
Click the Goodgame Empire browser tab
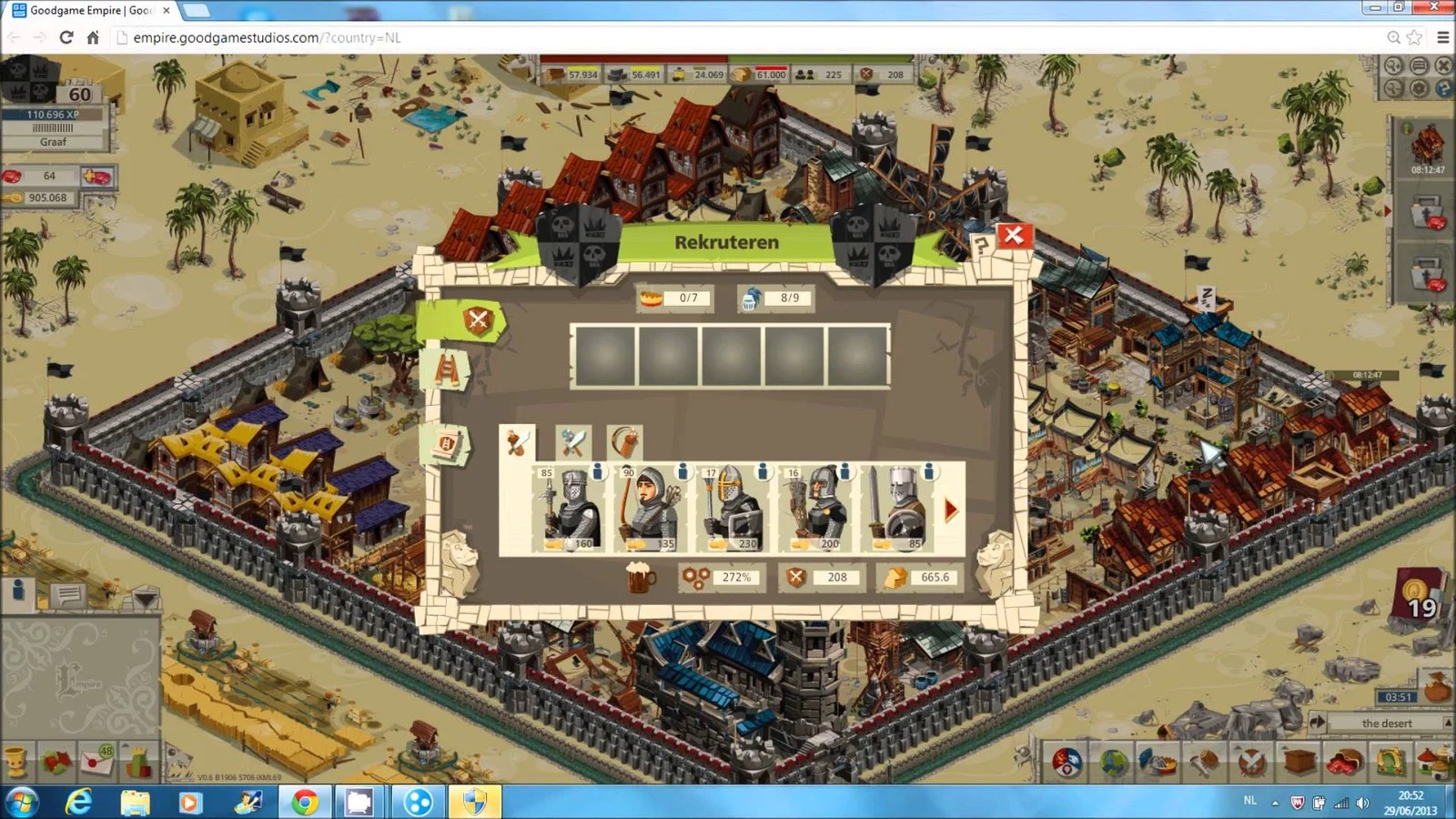tap(86, 10)
